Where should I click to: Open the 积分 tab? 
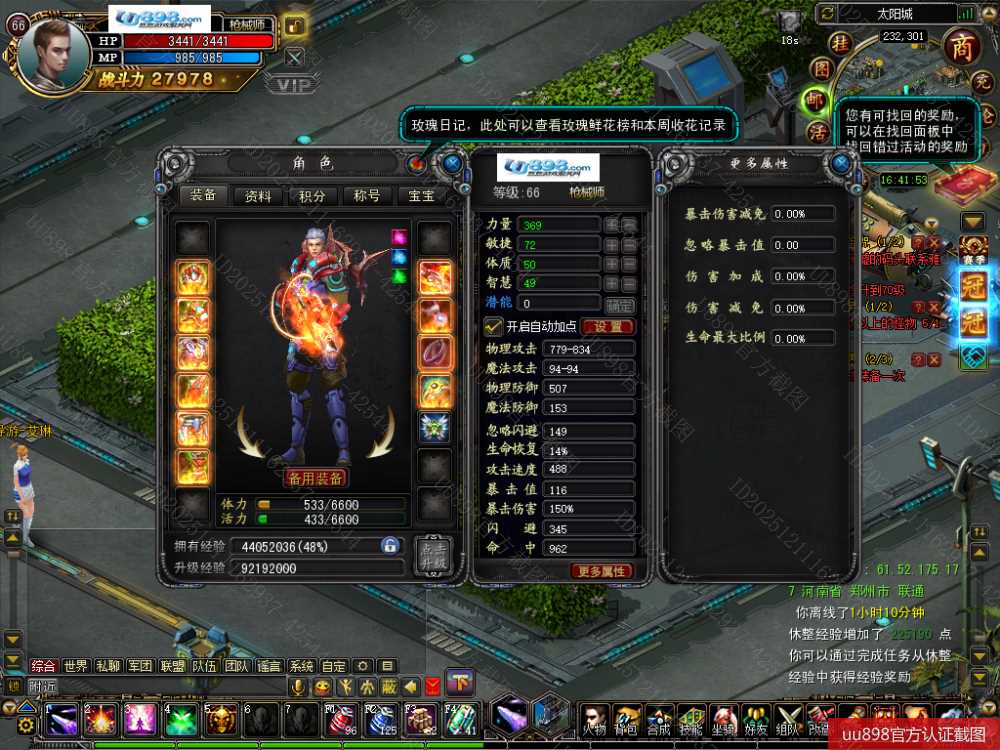(312, 196)
